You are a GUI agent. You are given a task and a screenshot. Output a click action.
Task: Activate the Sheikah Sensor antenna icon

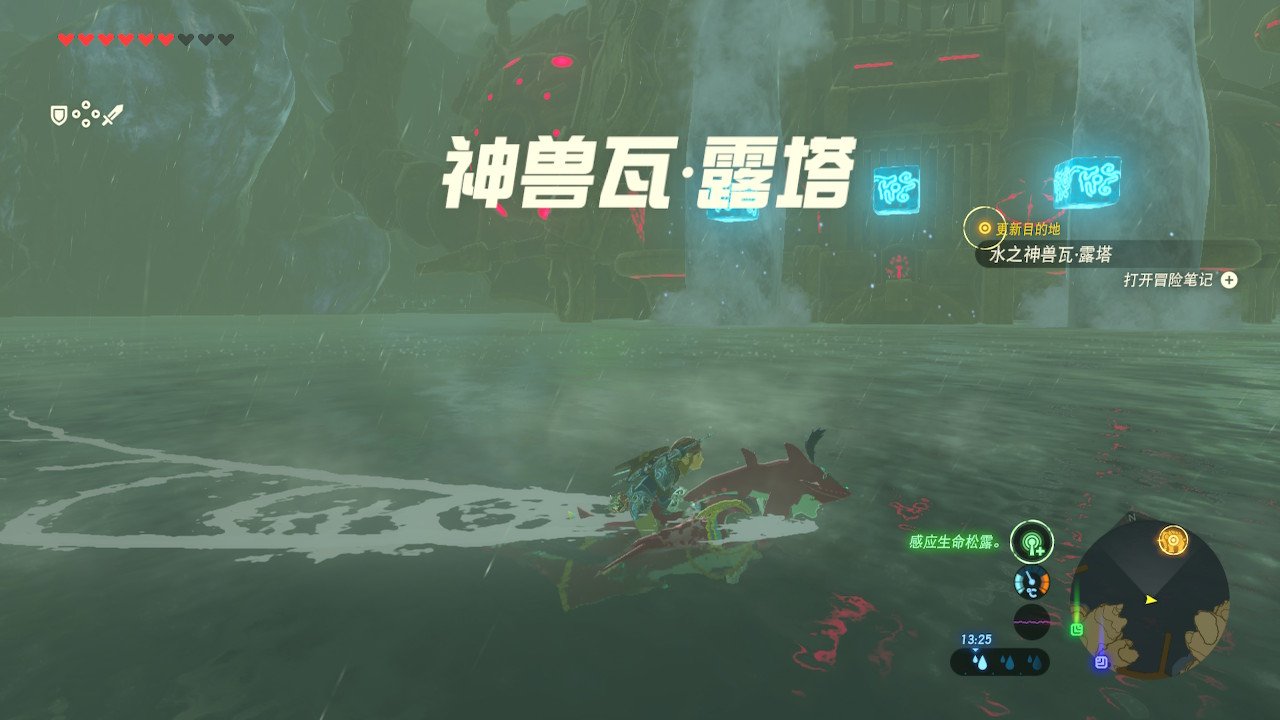1031,544
